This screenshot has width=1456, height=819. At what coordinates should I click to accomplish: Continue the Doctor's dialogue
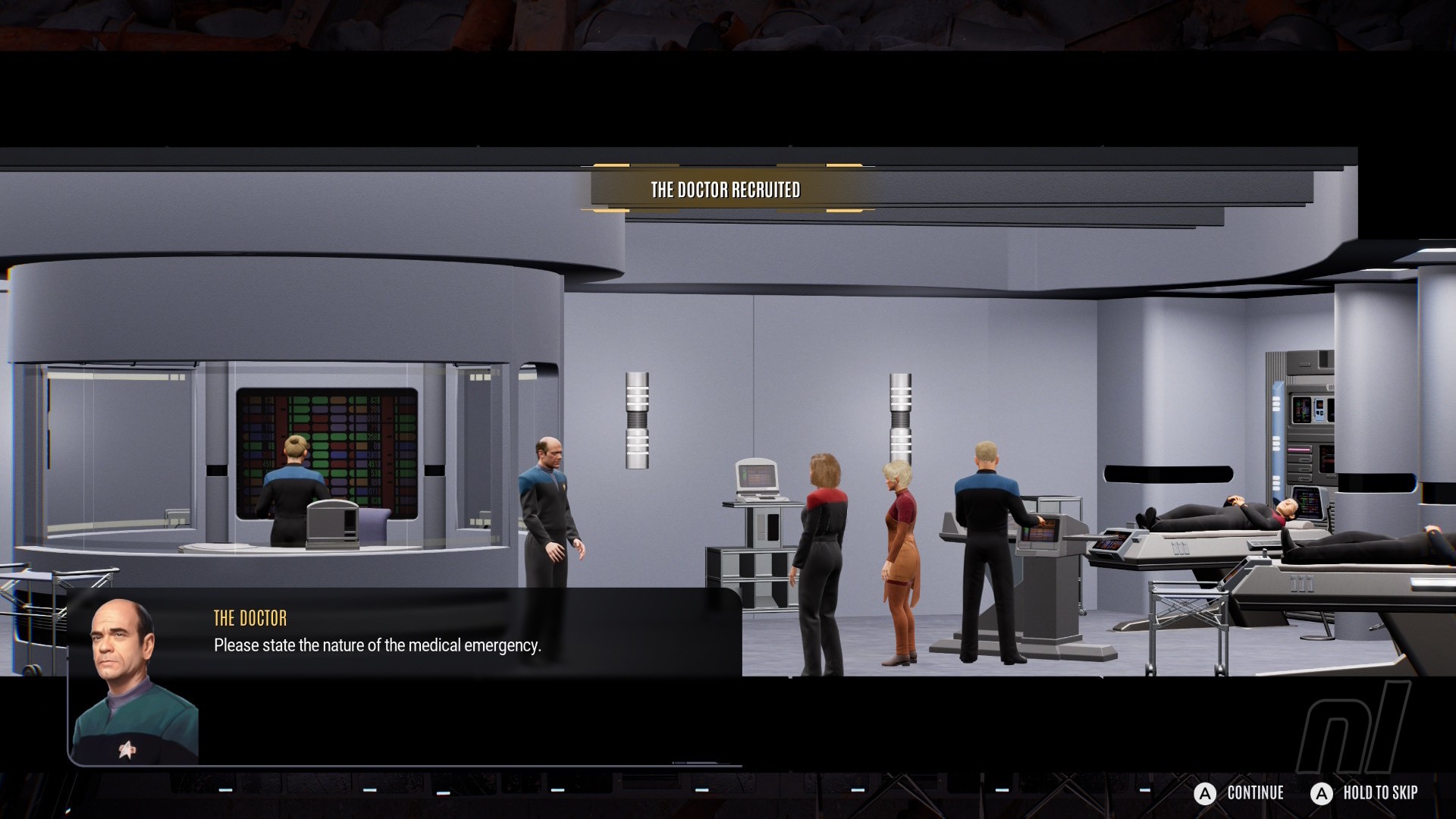[1239, 793]
